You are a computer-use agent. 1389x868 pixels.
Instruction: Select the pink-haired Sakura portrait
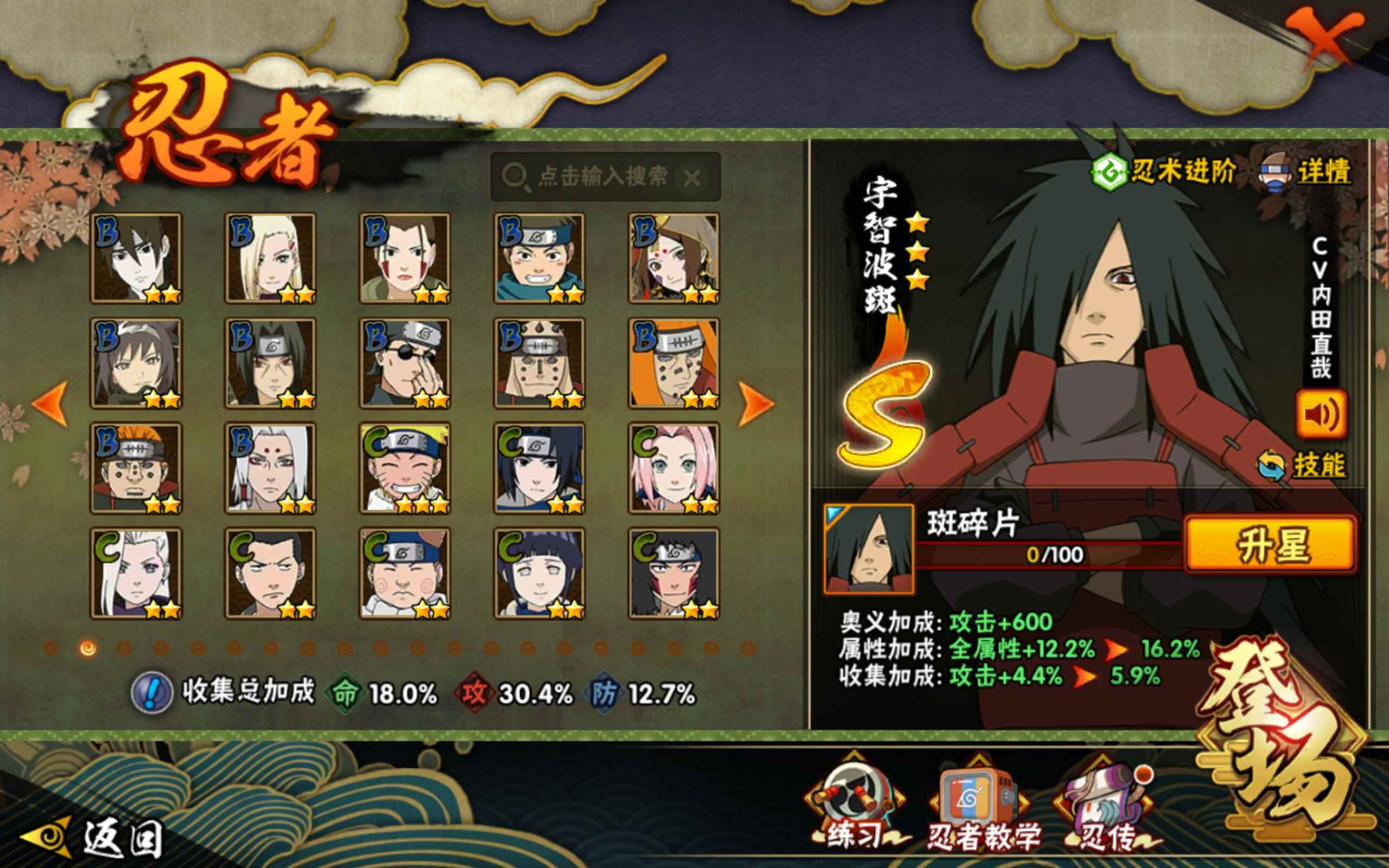tap(674, 468)
